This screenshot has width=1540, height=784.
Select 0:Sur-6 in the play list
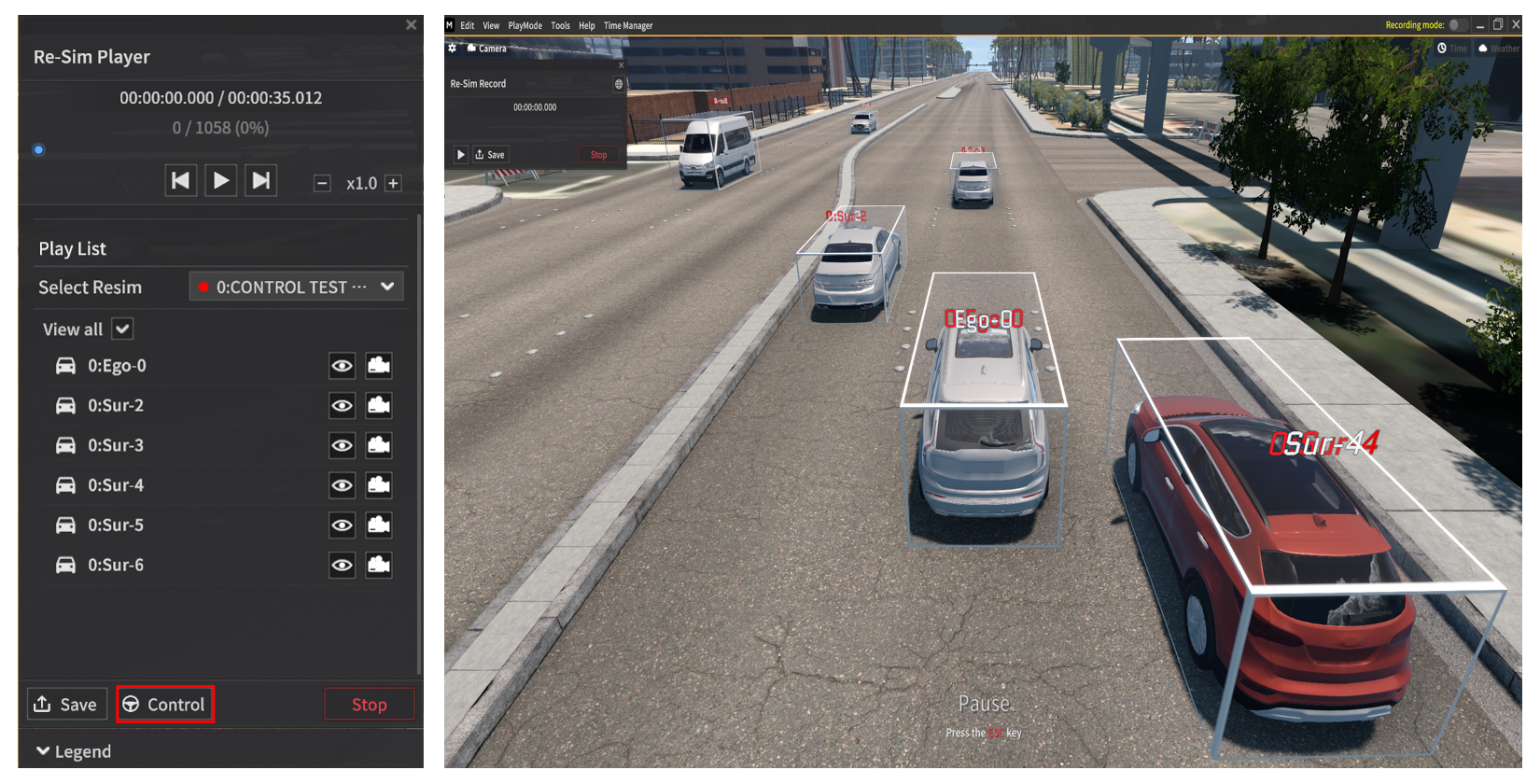(116, 565)
